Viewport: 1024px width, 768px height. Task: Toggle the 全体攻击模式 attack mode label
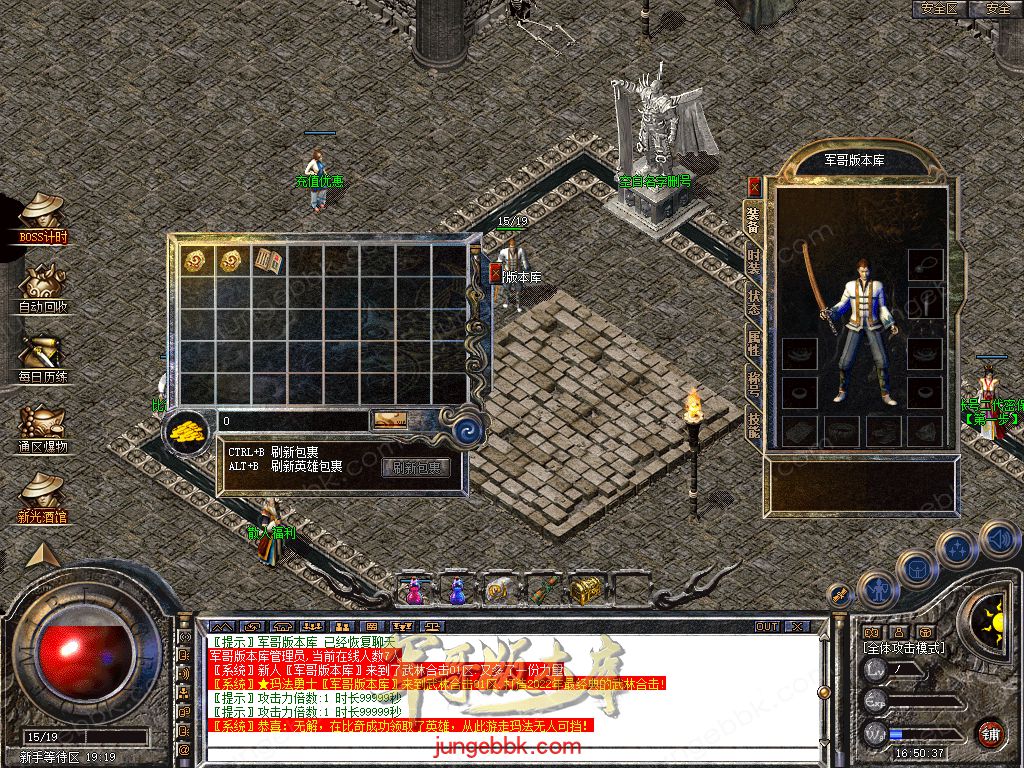coord(903,648)
